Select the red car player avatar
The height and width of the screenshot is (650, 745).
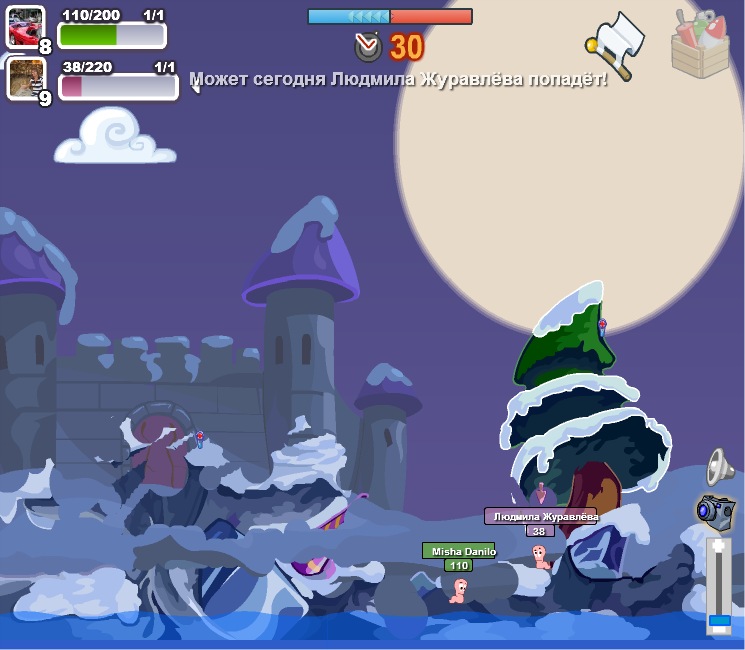(25, 27)
